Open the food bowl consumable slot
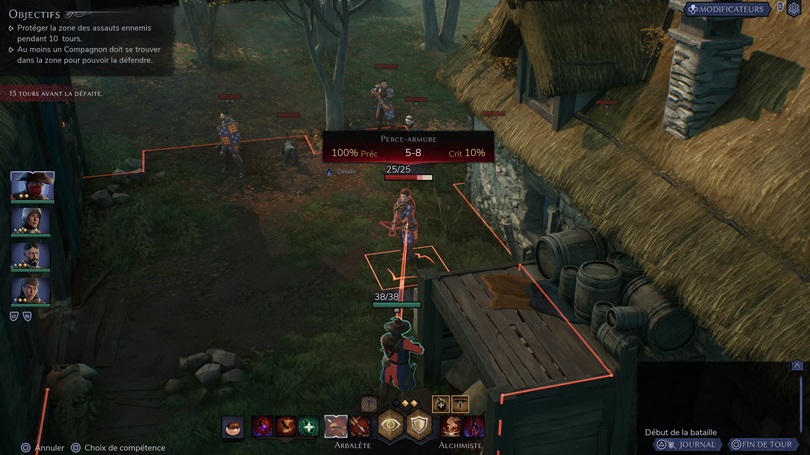Viewport: 810px width, 455px height. [x=233, y=427]
